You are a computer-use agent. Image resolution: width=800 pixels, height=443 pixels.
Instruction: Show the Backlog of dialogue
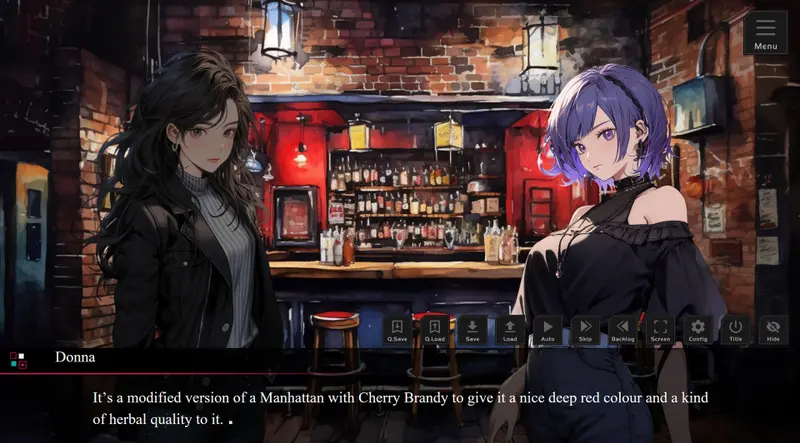pyautogui.click(x=623, y=330)
